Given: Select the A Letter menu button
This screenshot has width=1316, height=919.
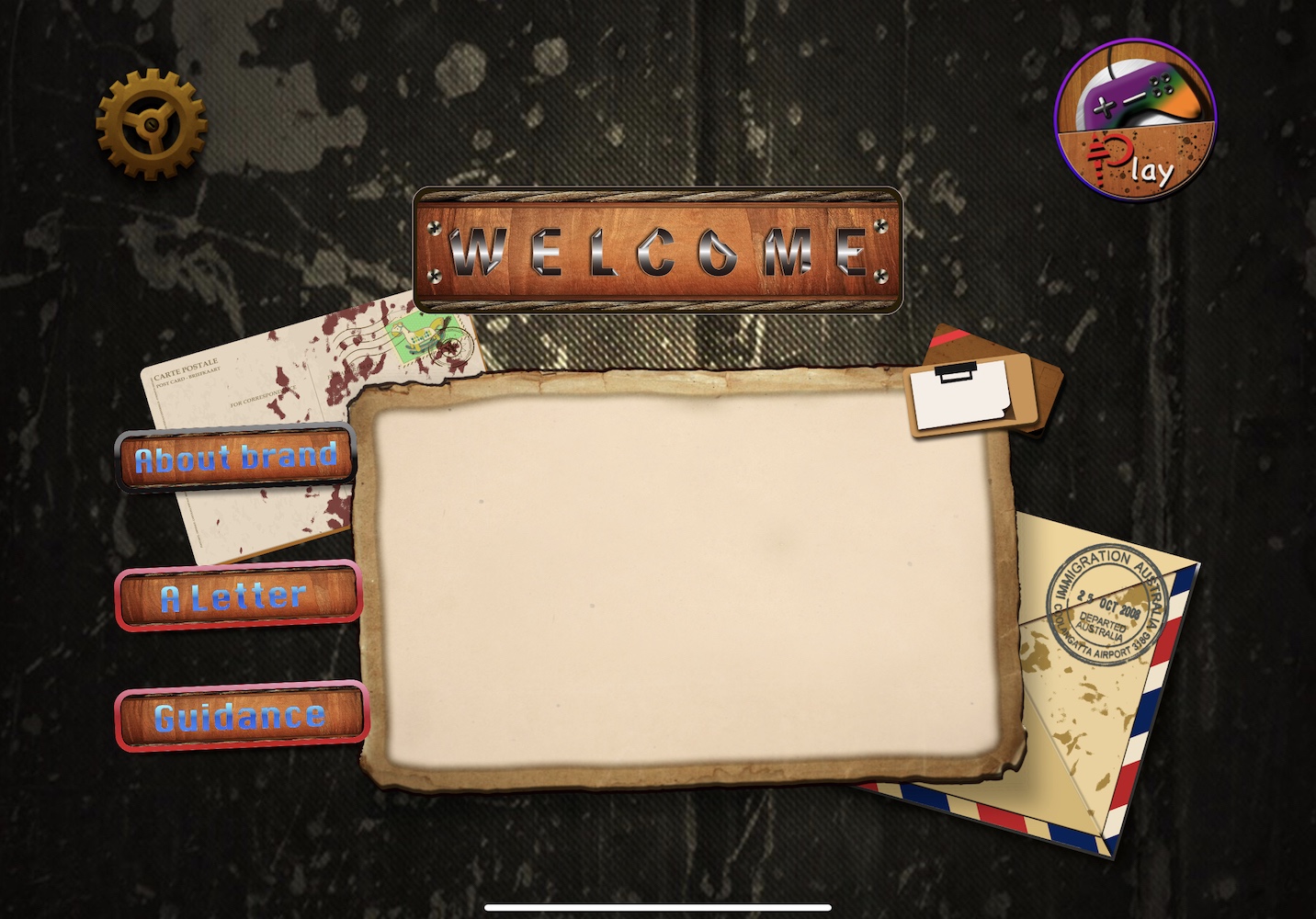Looking at the screenshot, I should (238, 596).
